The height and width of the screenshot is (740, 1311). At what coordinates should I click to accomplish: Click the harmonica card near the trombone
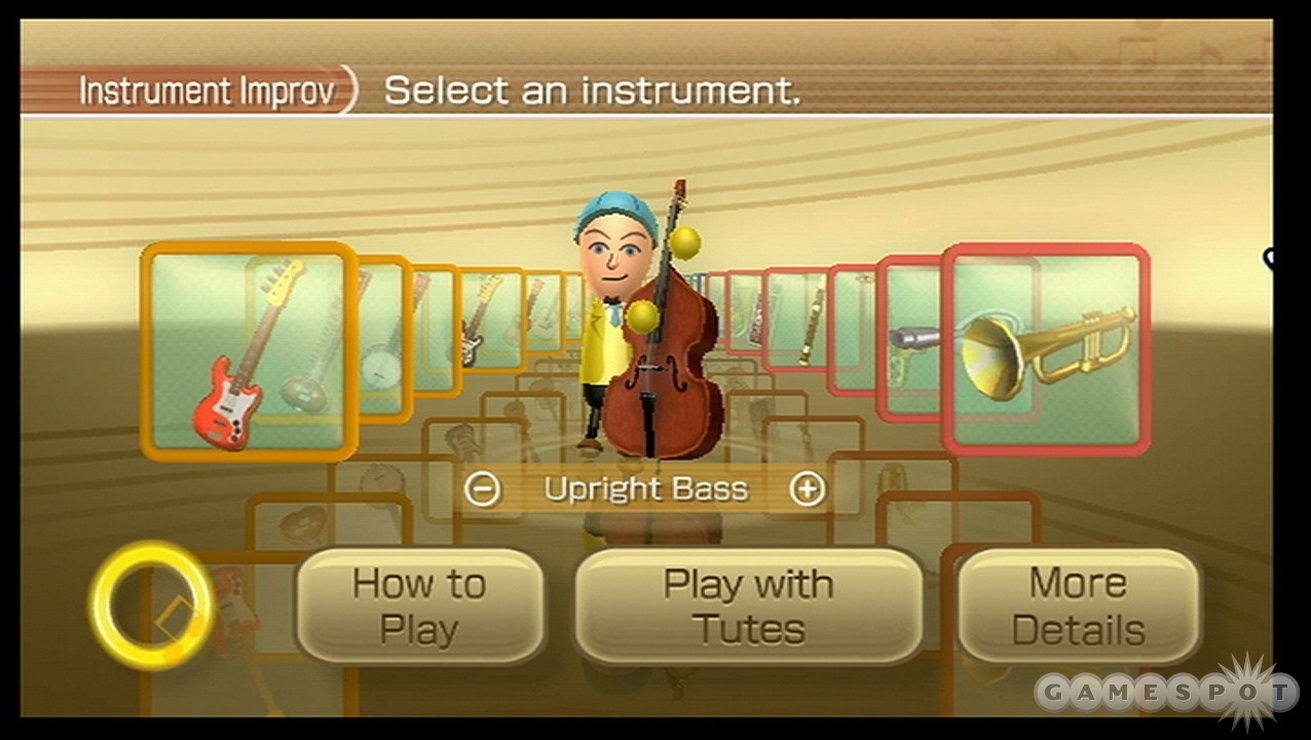tap(757, 318)
